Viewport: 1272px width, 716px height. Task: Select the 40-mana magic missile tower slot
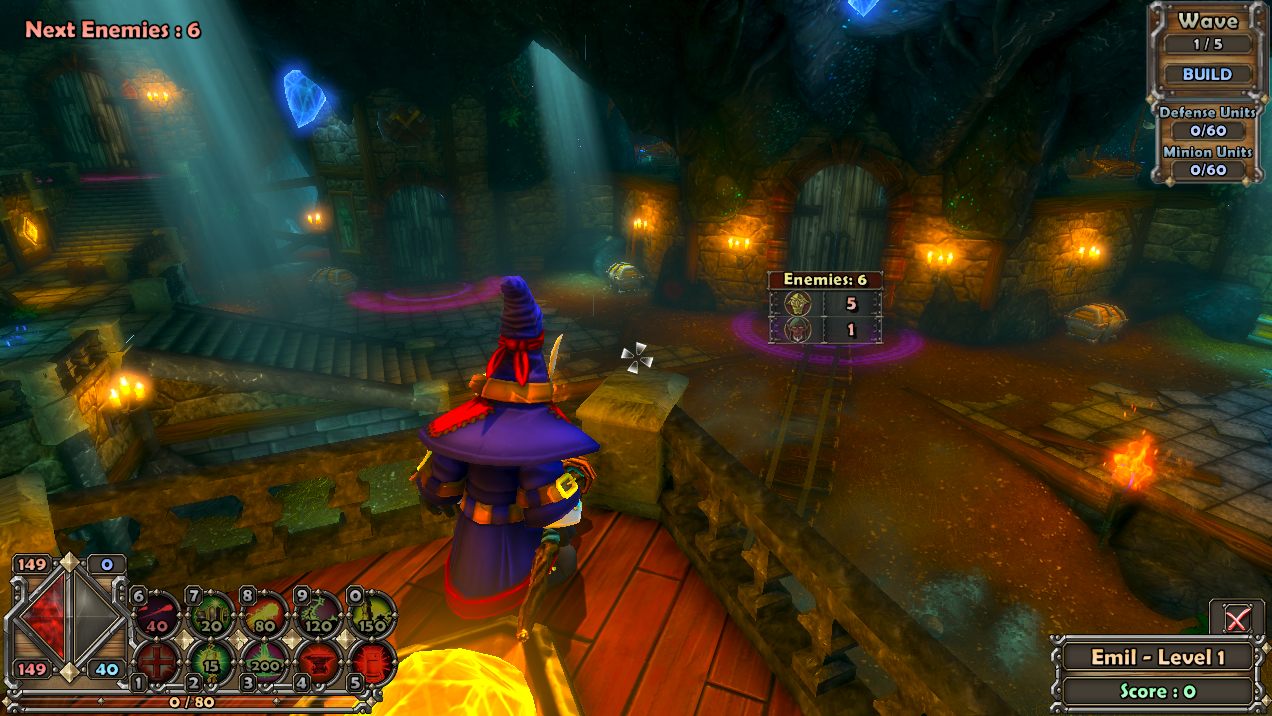[158, 614]
